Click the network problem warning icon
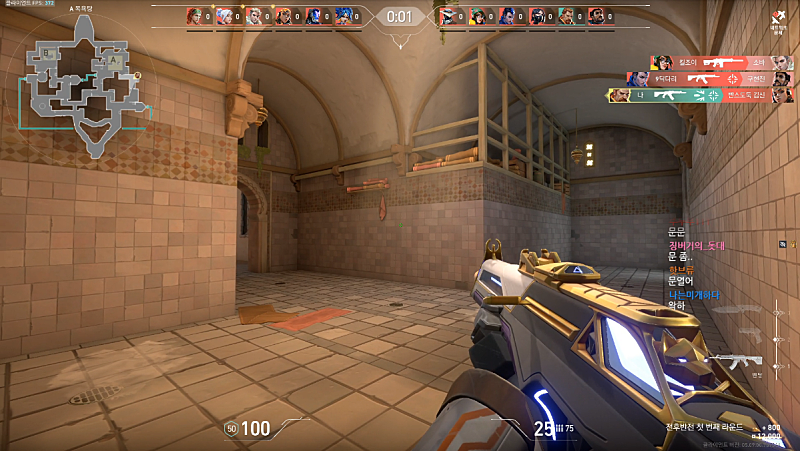 point(778,17)
